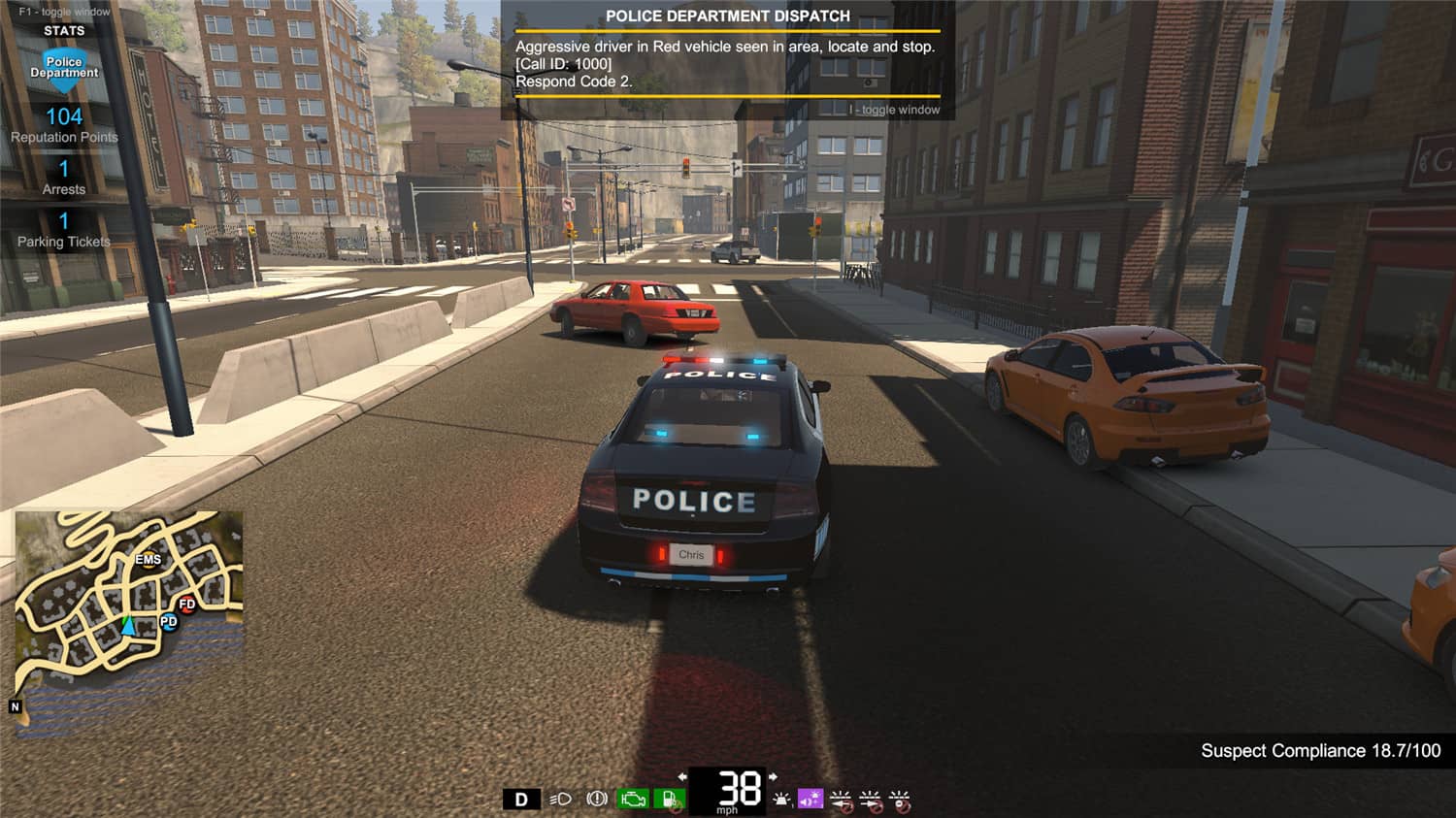Click the right arrow beside the speedometer

pos(774,777)
